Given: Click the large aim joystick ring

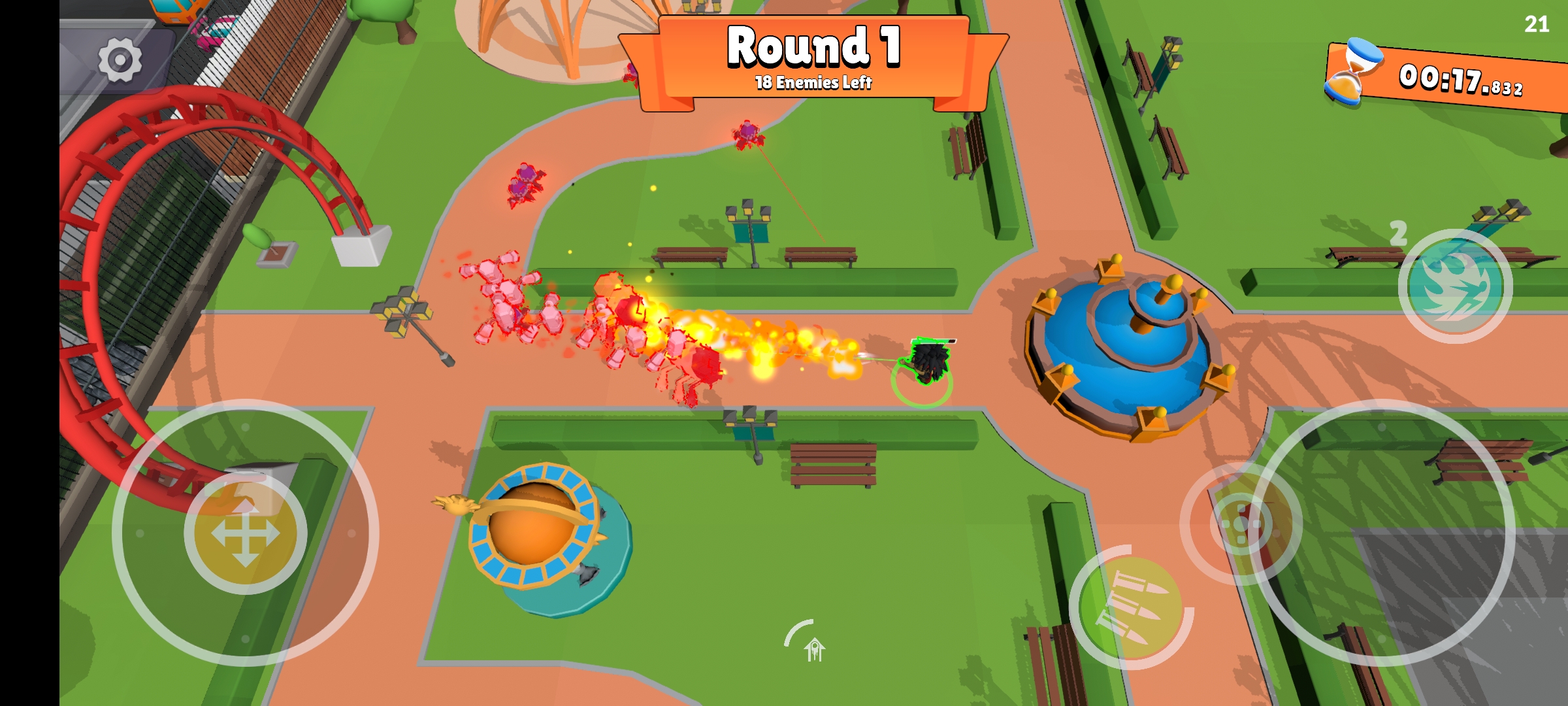Looking at the screenshot, I should pos(1382,533).
